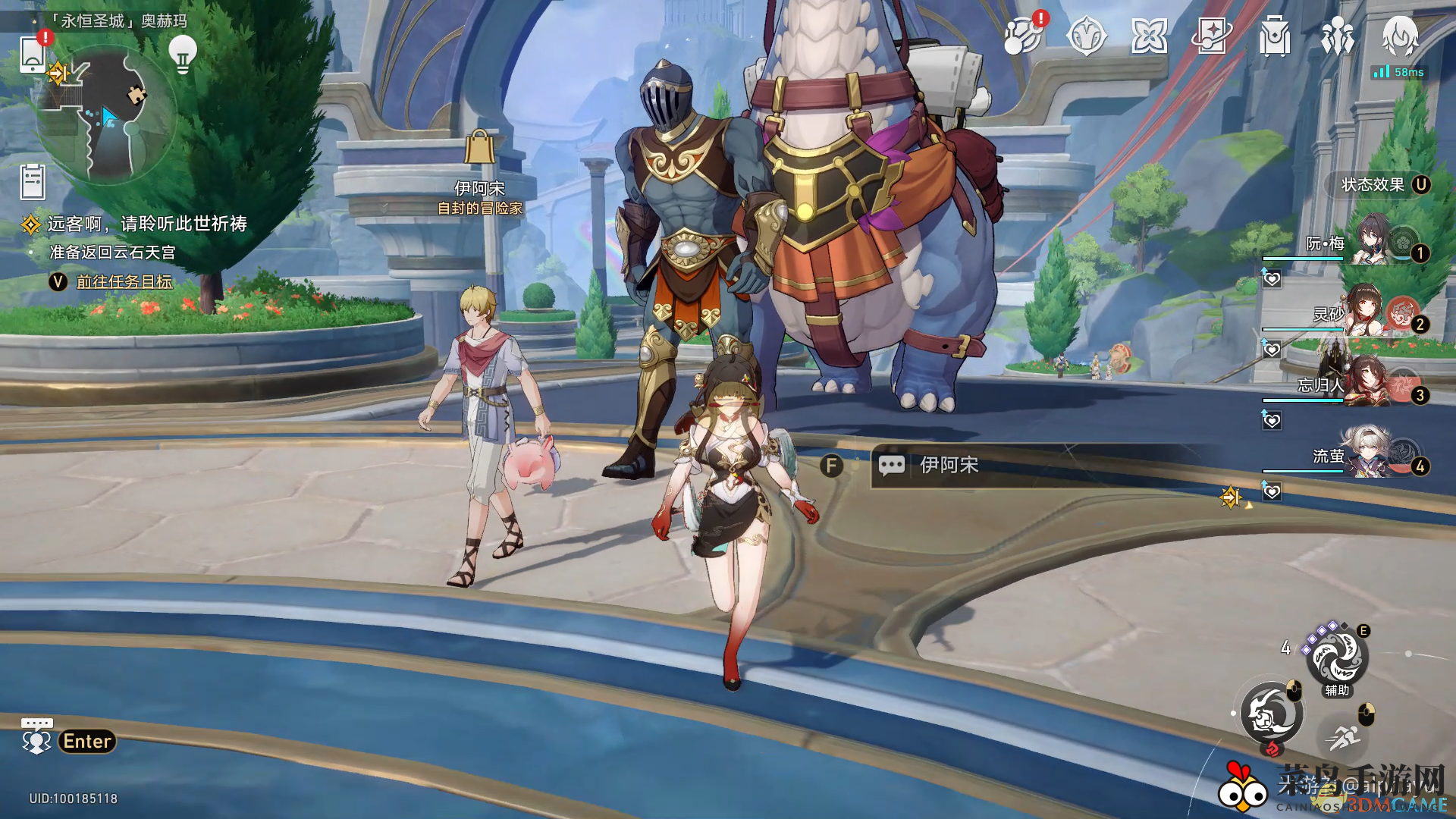Image resolution: width=1456 pixels, height=819 pixels.
Task: Open the character avatar menu icon
Action: [1400, 36]
